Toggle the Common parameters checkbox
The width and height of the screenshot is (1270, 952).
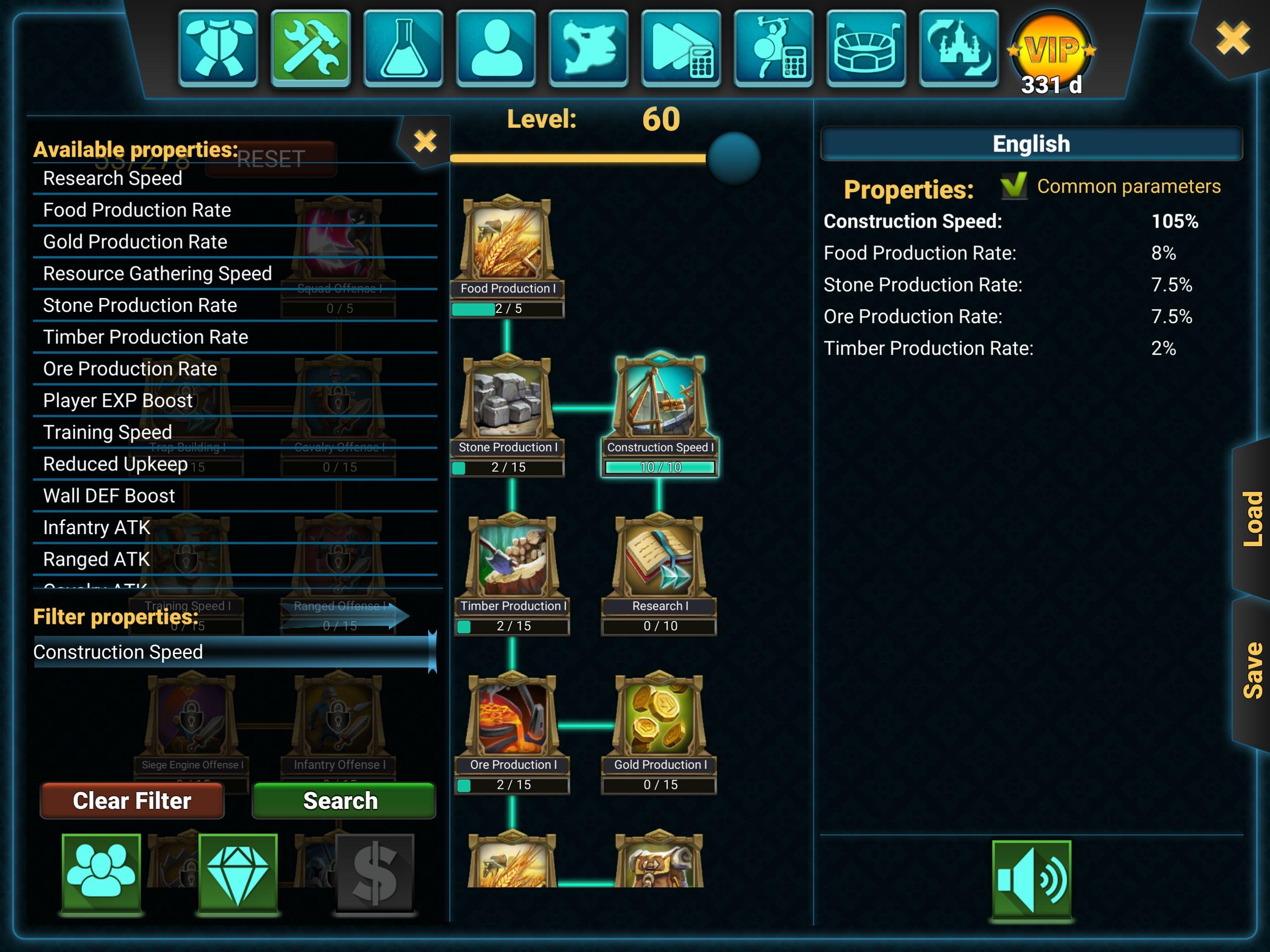1013,186
